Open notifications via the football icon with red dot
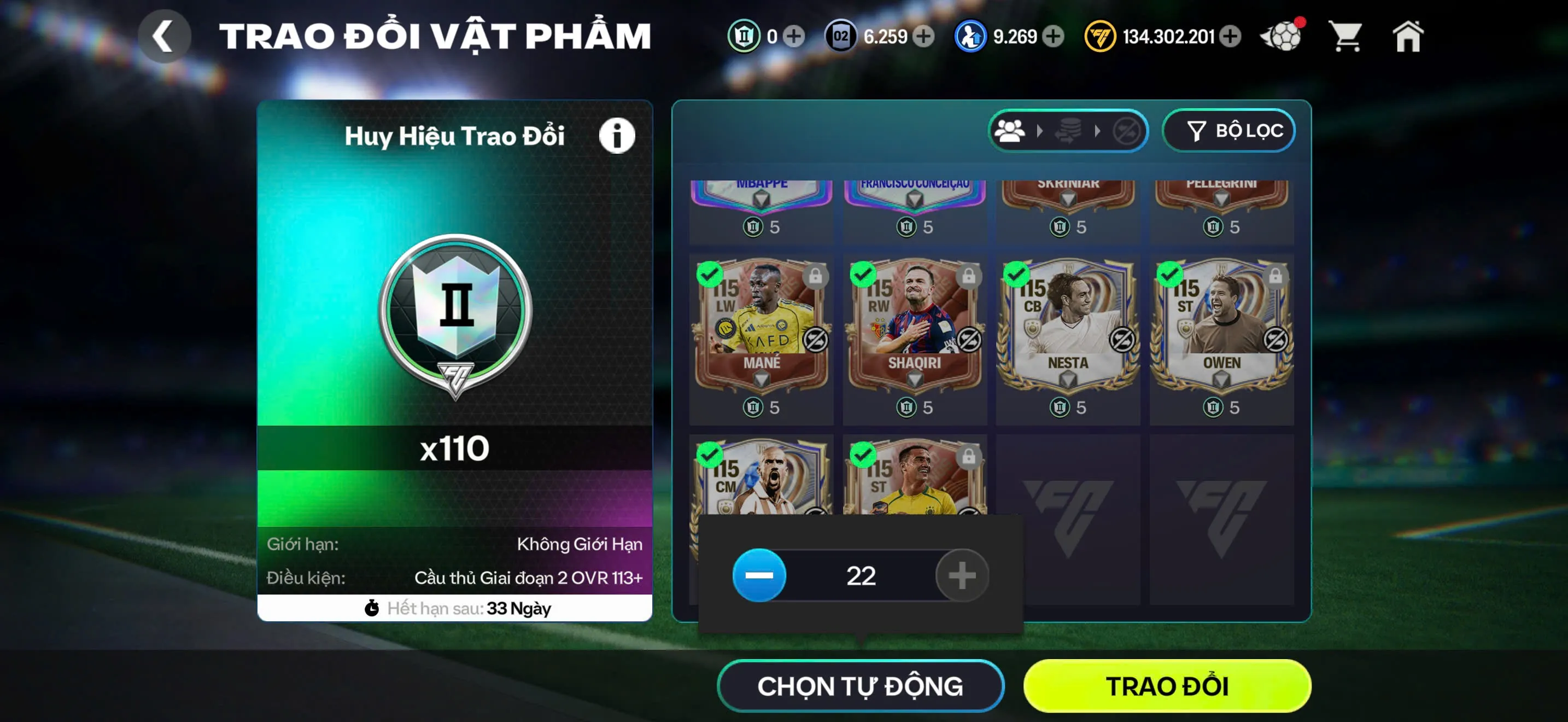The width and height of the screenshot is (1568, 722). click(1282, 37)
